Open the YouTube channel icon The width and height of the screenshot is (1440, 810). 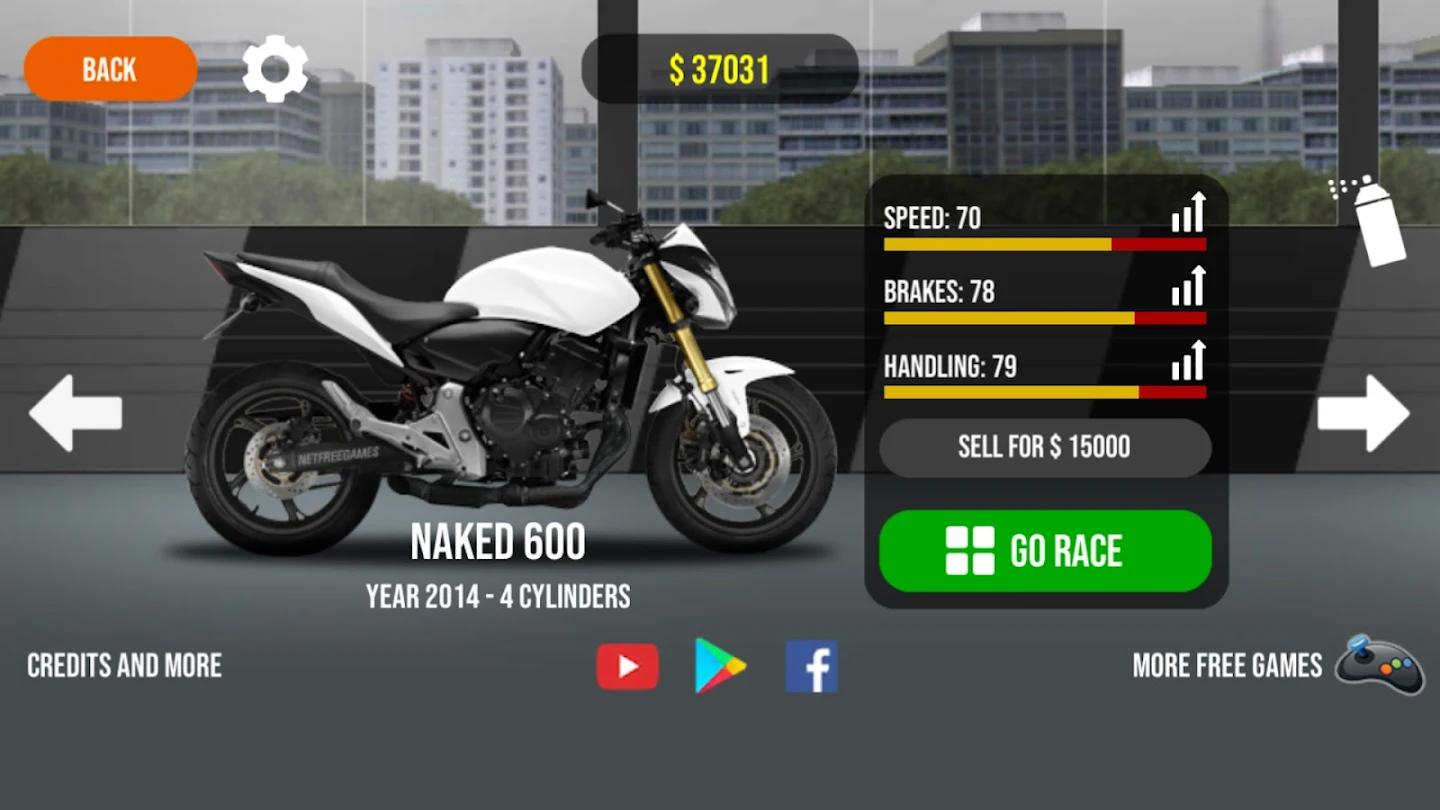tap(627, 665)
